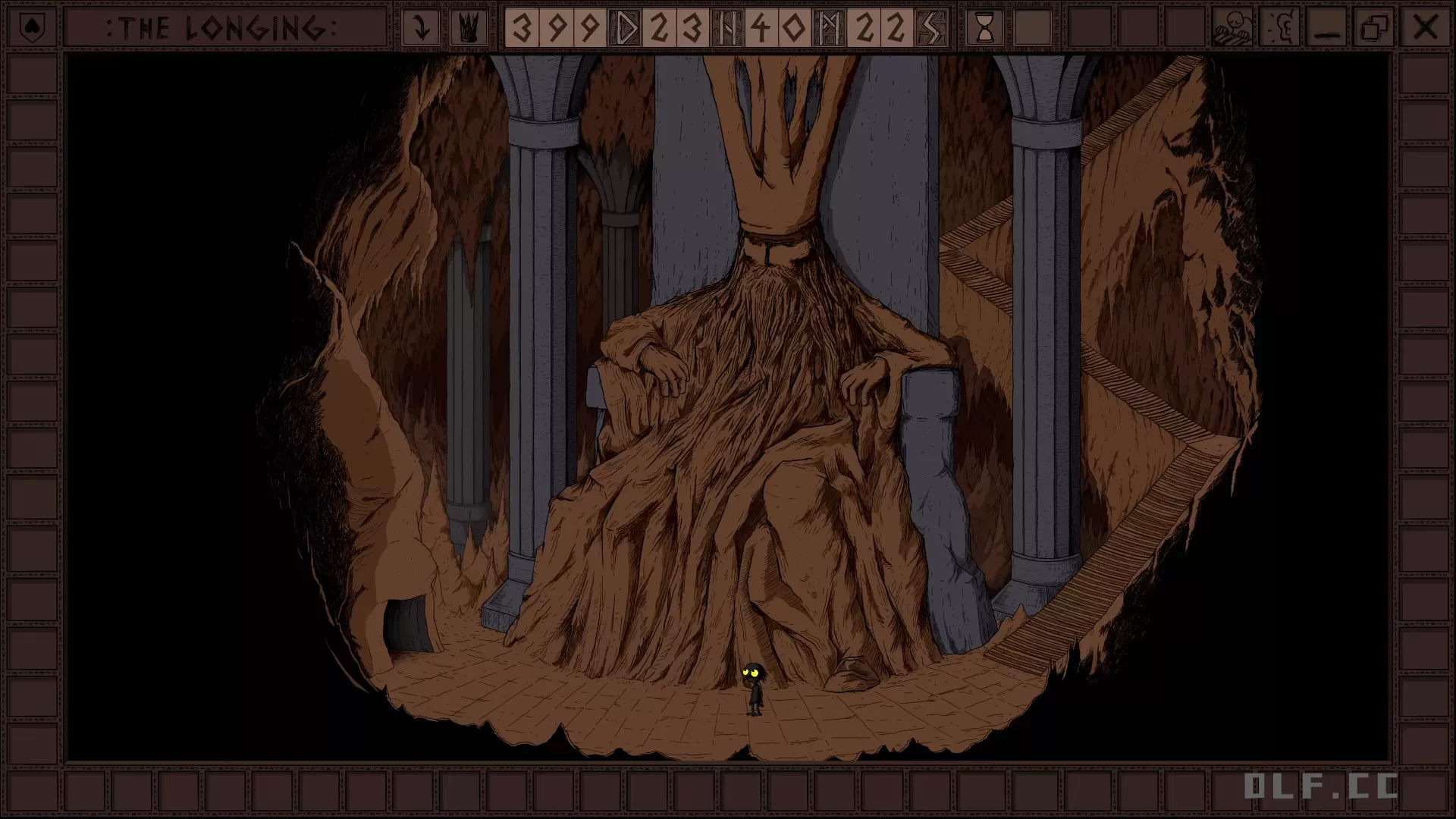Activate the hourglass wait button
The image size is (1456, 819).
click(x=984, y=28)
